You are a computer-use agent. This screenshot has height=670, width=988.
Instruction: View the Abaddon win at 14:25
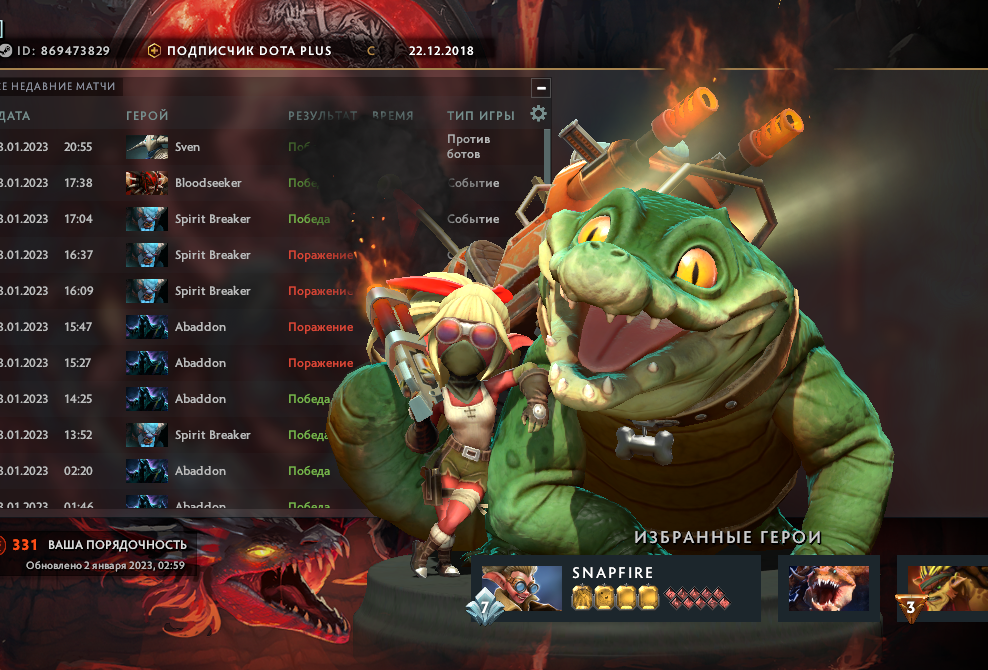tap(200, 399)
